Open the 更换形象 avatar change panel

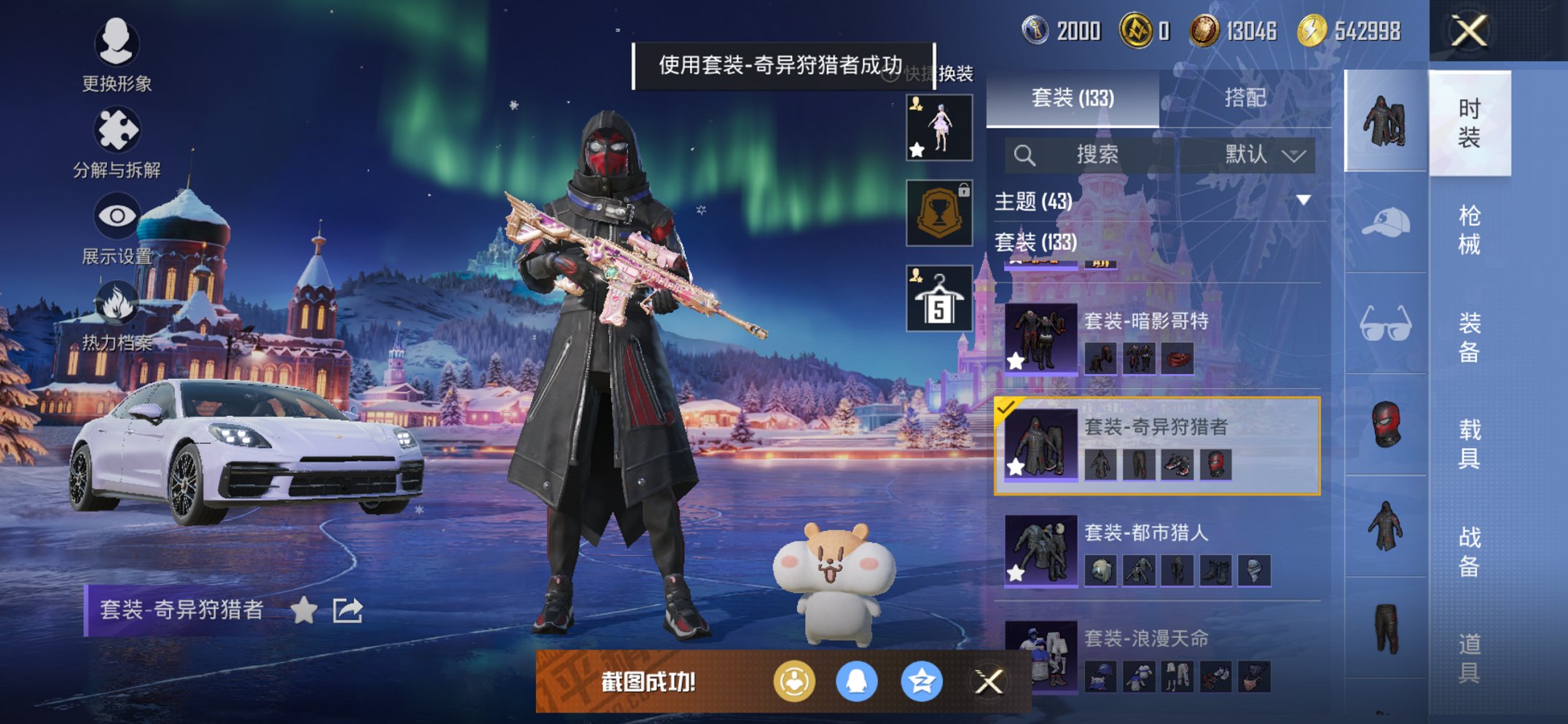[x=117, y=58]
